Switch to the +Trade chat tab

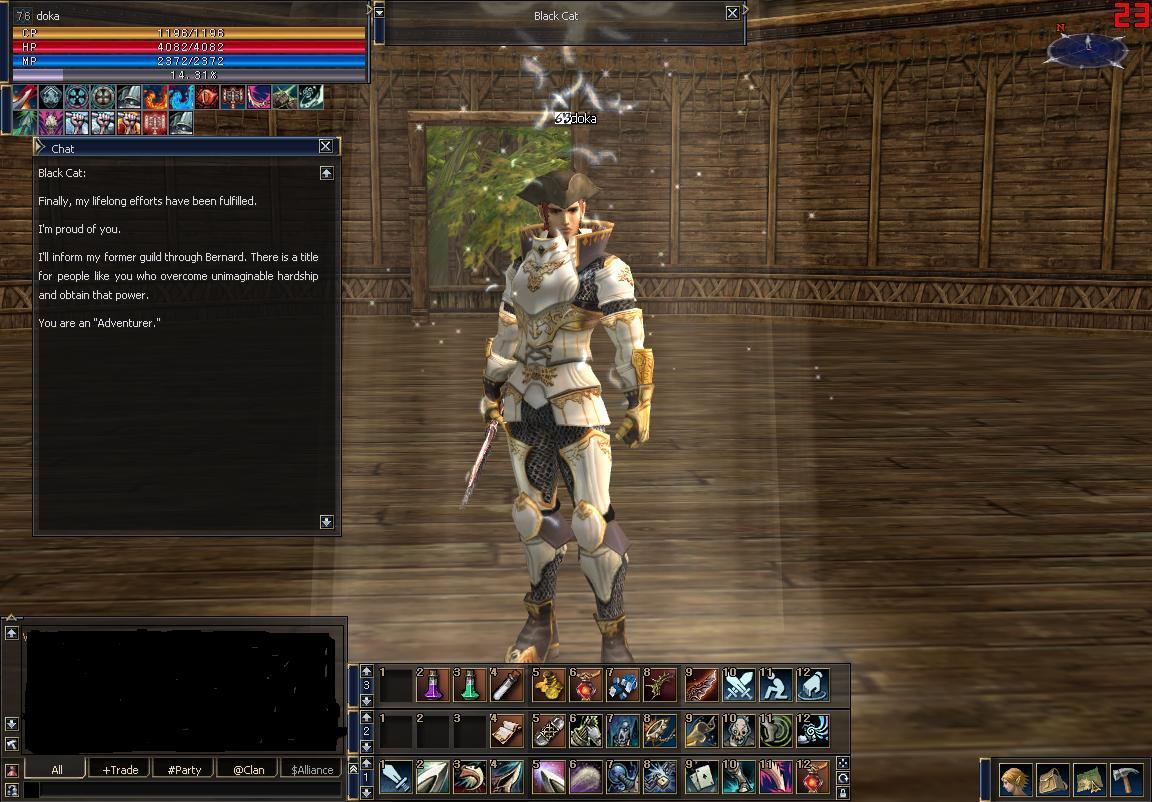(x=120, y=769)
